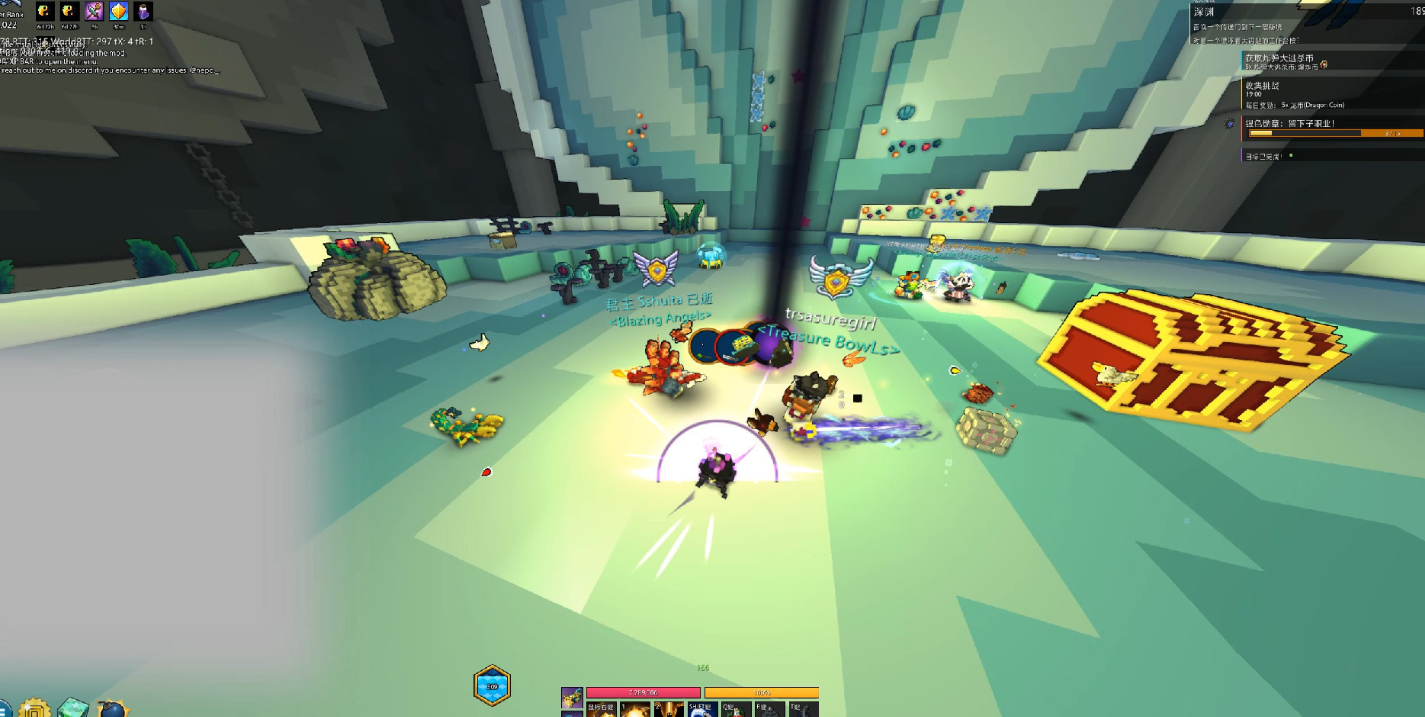The image size is (1425, 717).
Task: Select the dark bomb icon in bottom corner
Action: pyautogui.click(x=112, y=710)
